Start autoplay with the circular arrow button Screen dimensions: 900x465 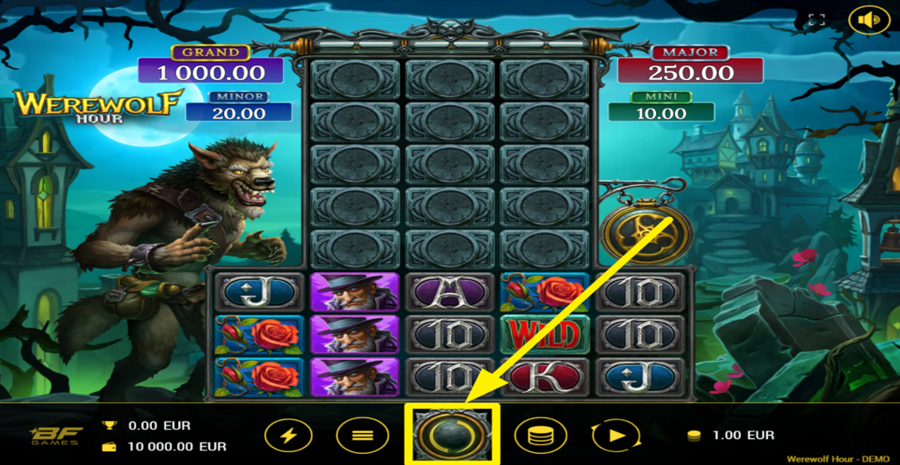pos(615,435)
